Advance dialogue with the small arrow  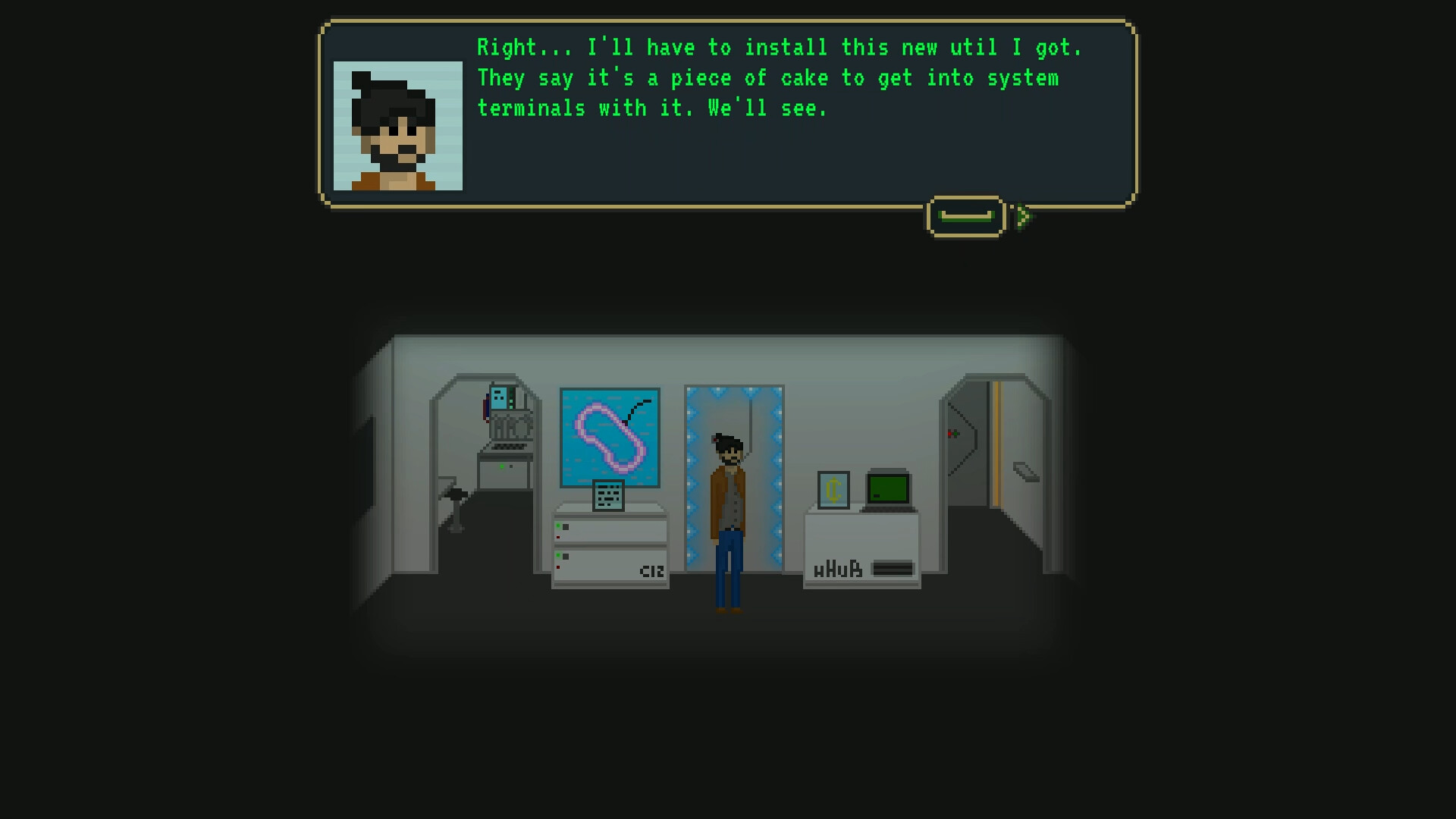pyautogui.click(x=1025, y=216)
